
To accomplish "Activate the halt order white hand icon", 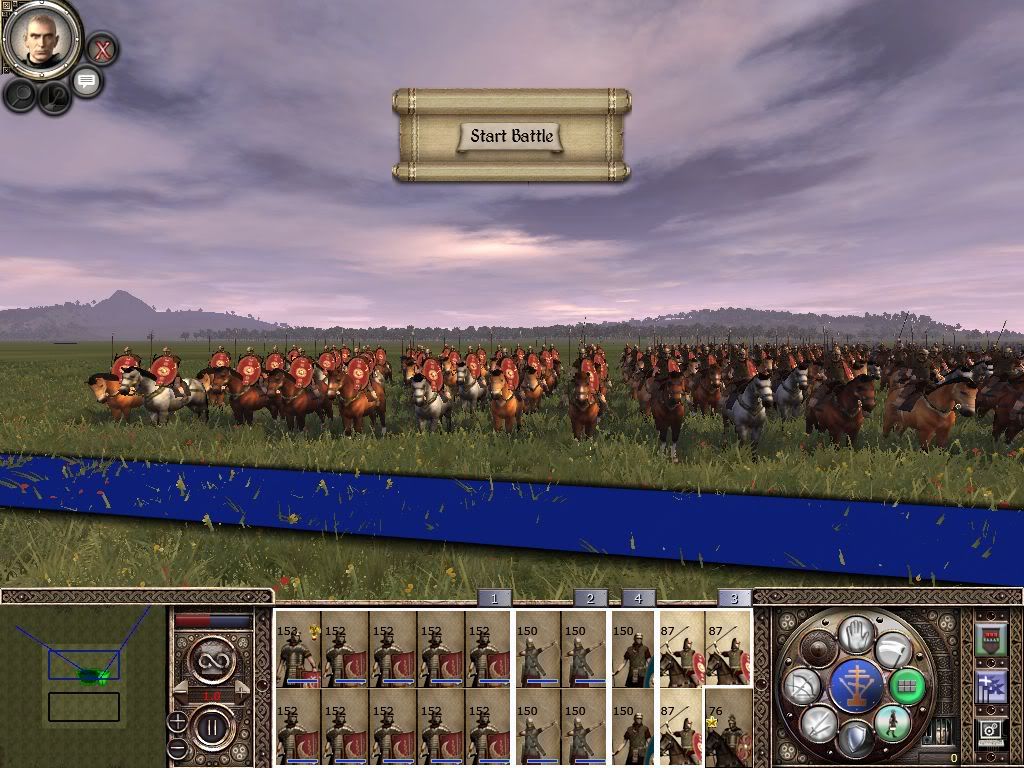I will click(856, 635).
